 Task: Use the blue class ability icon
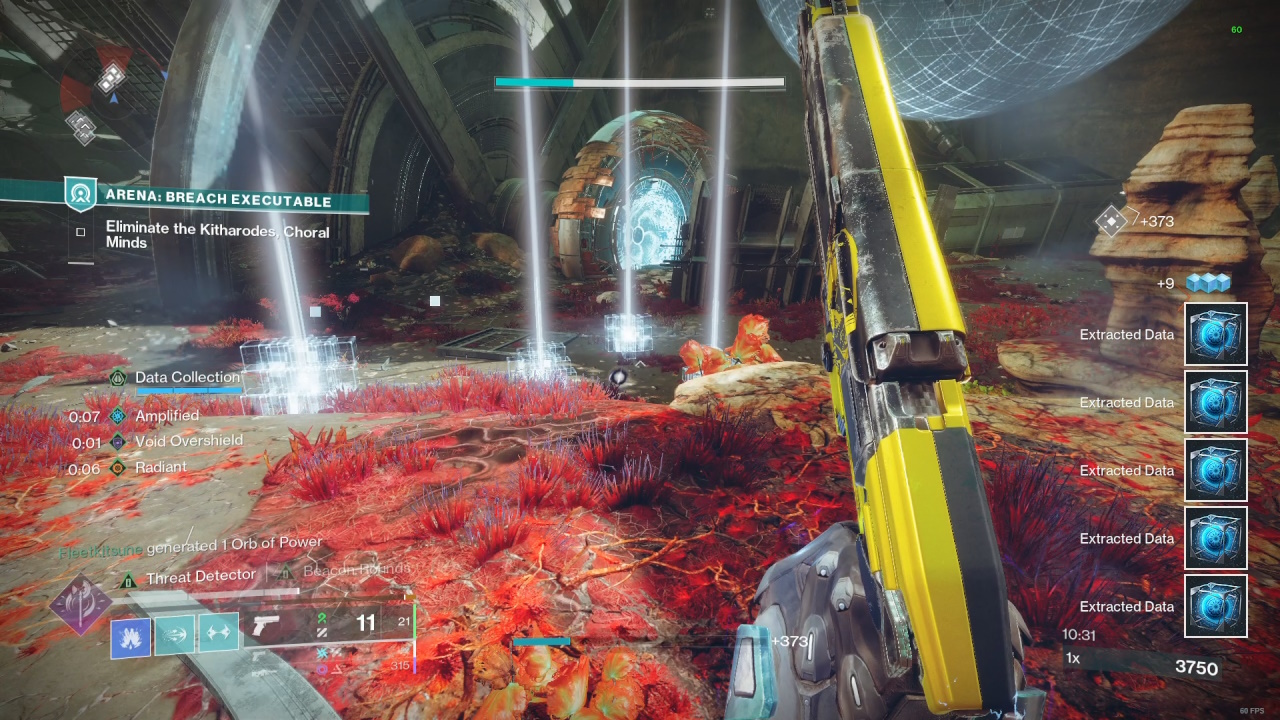pyautogui.click(x=131, y=637)
